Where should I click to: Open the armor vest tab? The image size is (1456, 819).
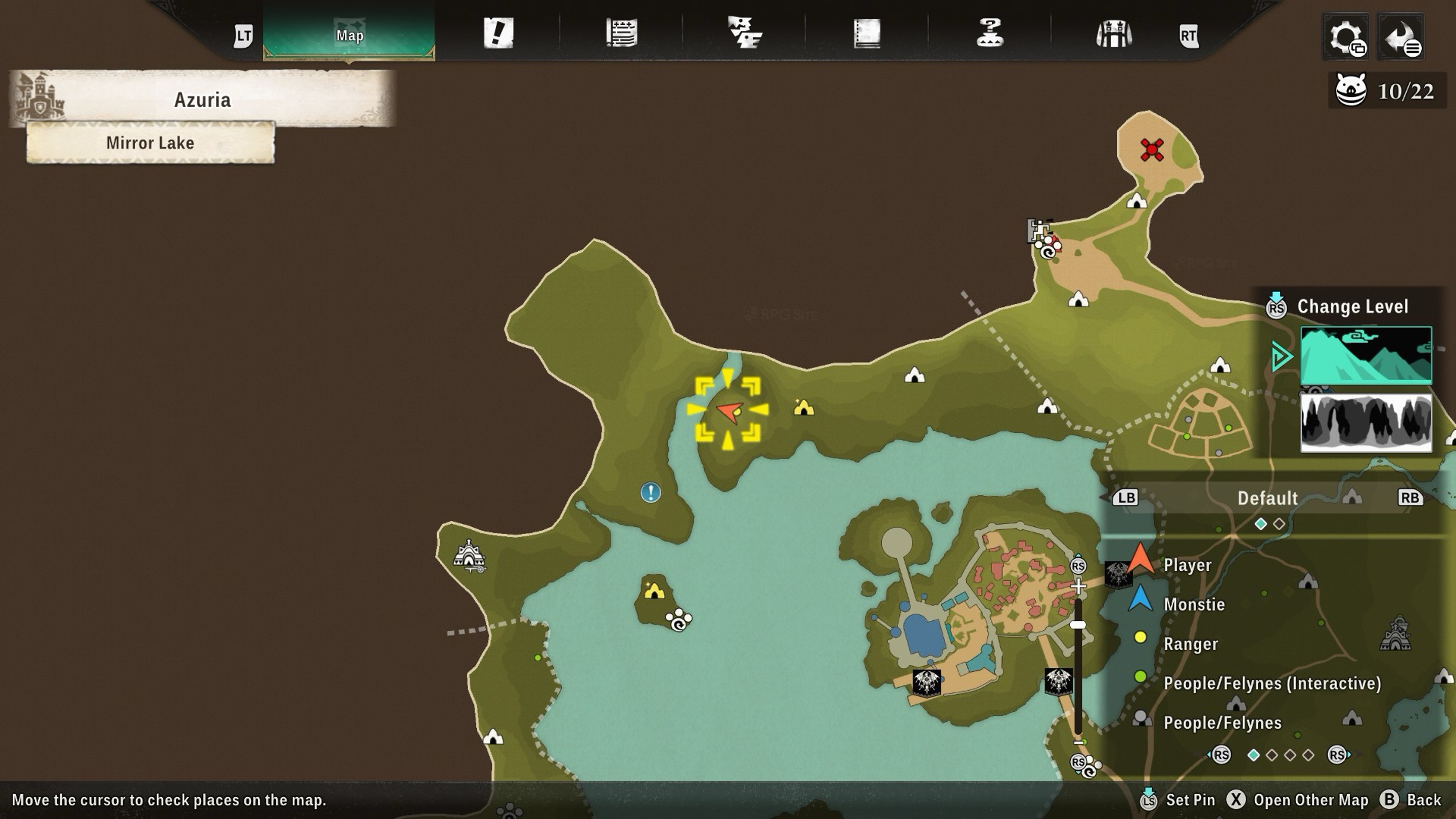coord(1113,34)
